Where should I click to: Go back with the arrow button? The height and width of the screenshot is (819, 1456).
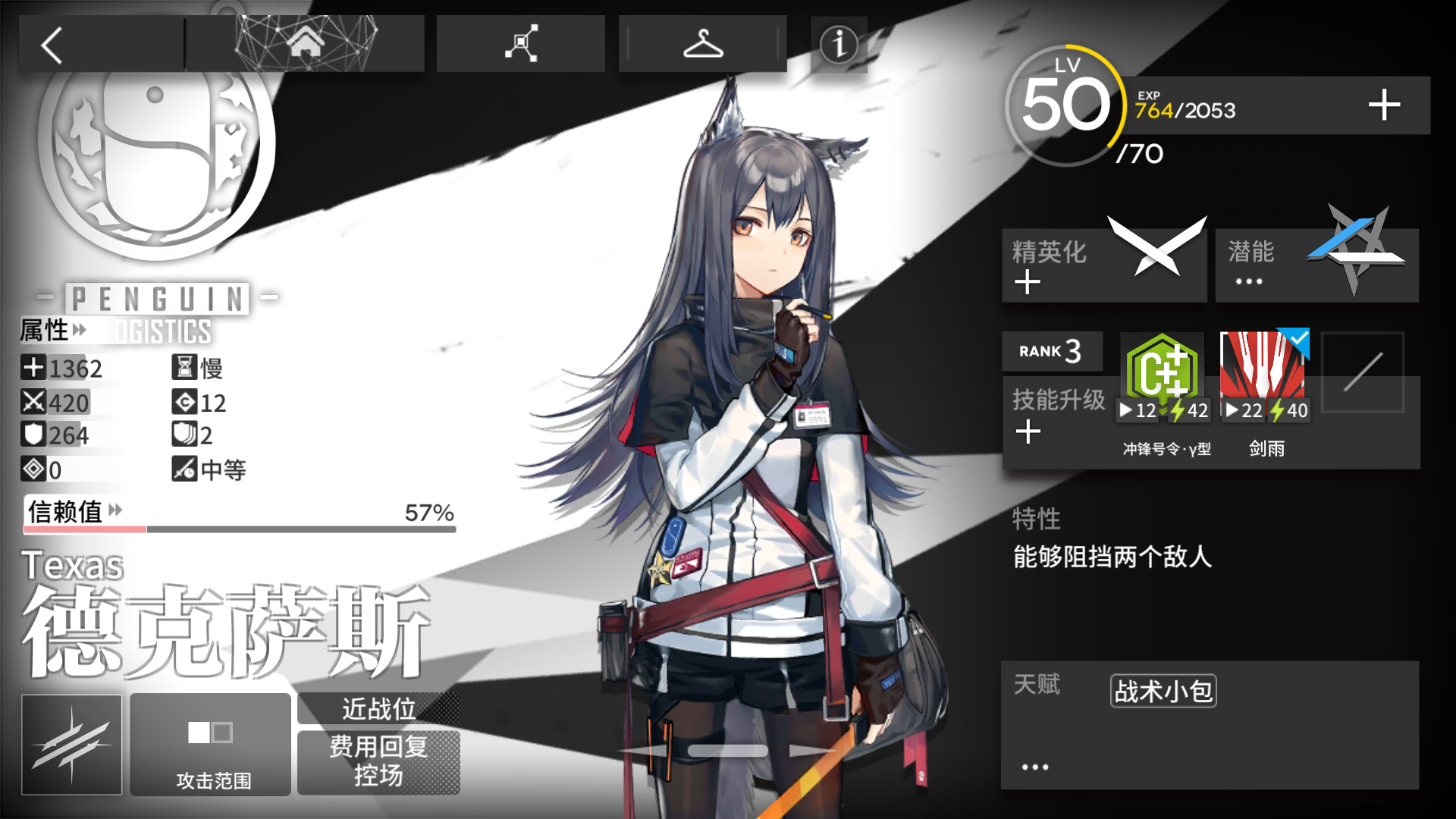52,45
